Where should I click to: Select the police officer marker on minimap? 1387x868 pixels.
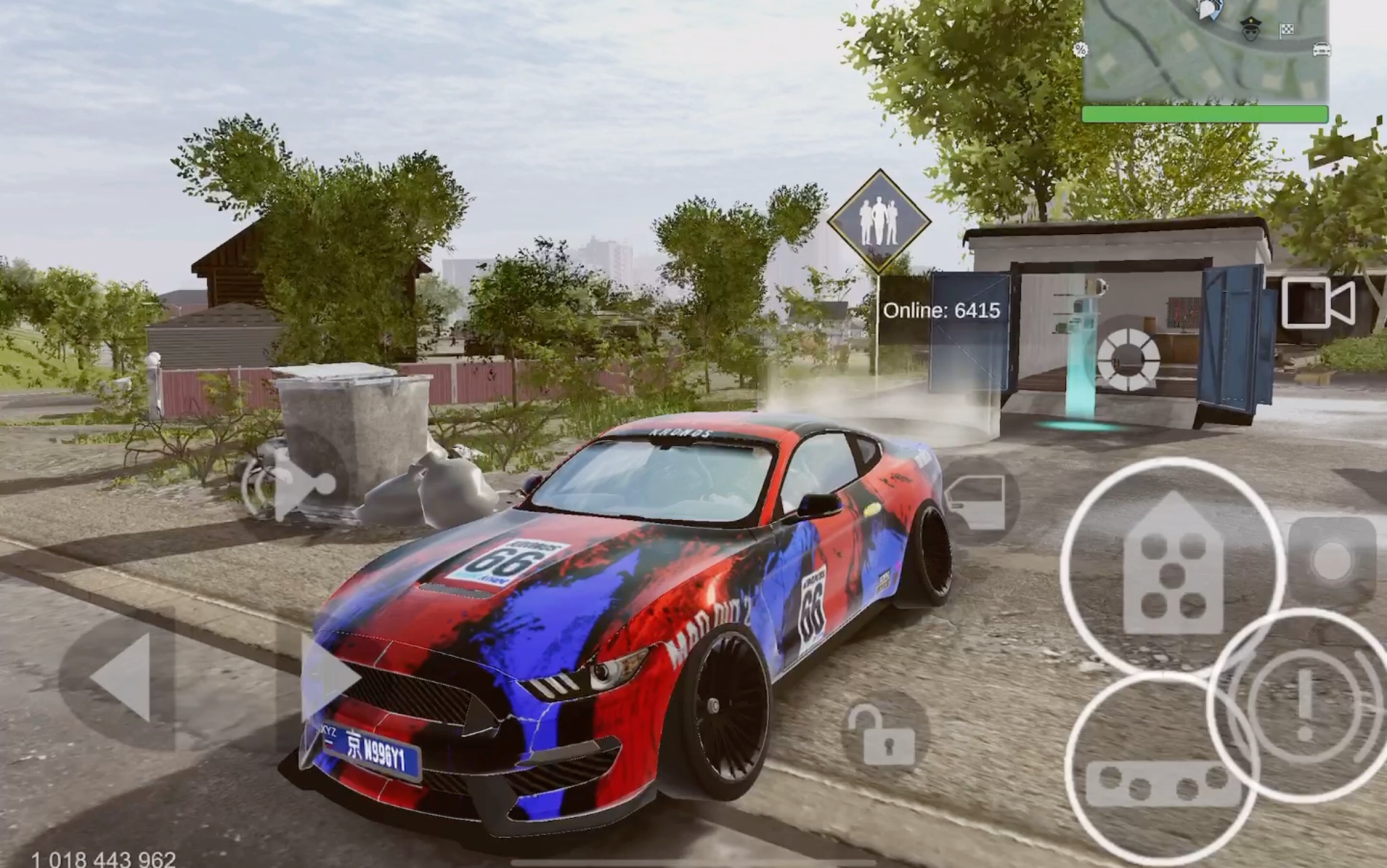[x=1250, y=28]
